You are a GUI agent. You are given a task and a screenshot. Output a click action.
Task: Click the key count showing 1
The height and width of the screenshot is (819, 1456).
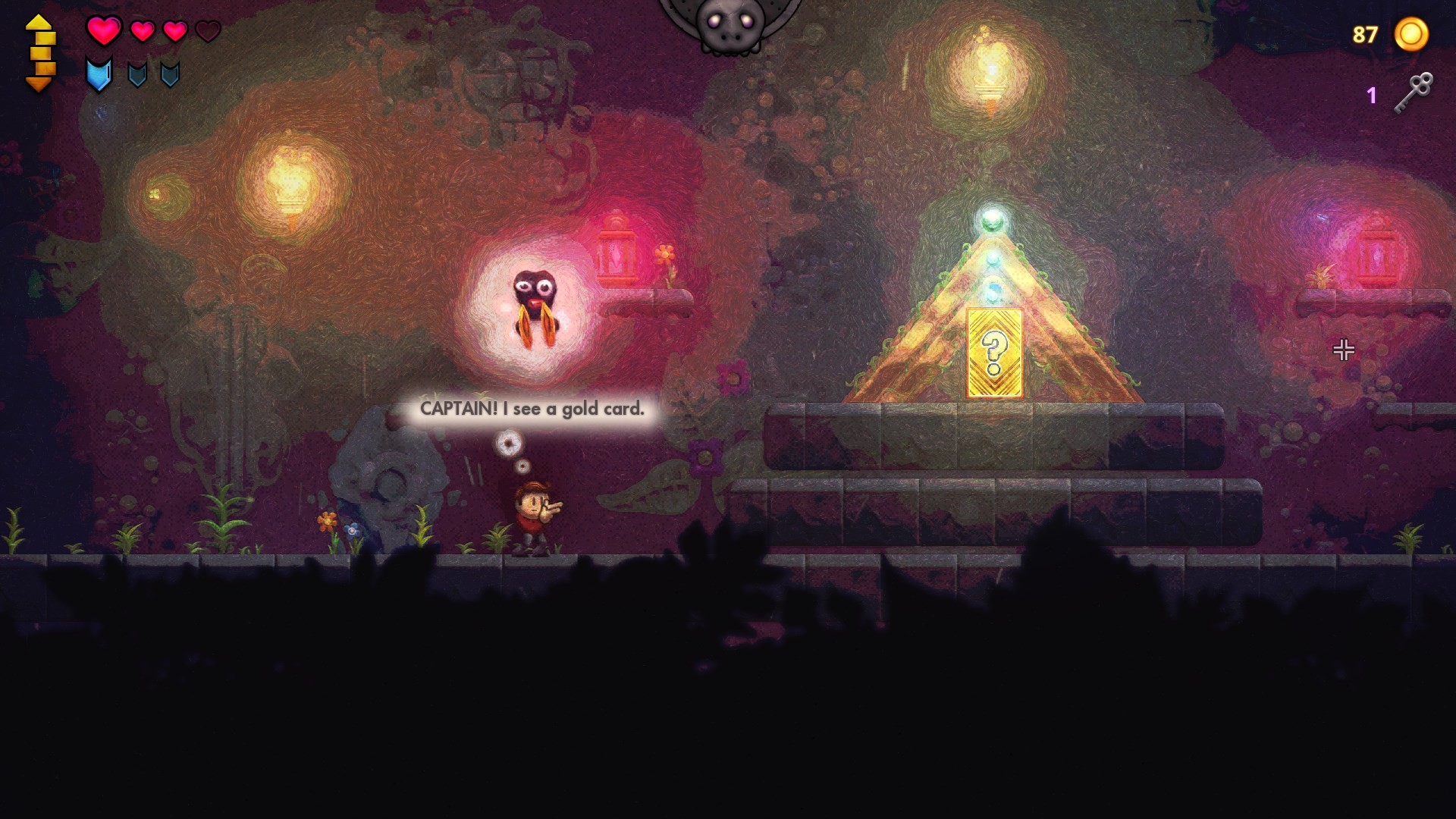tap(1371, 95)
